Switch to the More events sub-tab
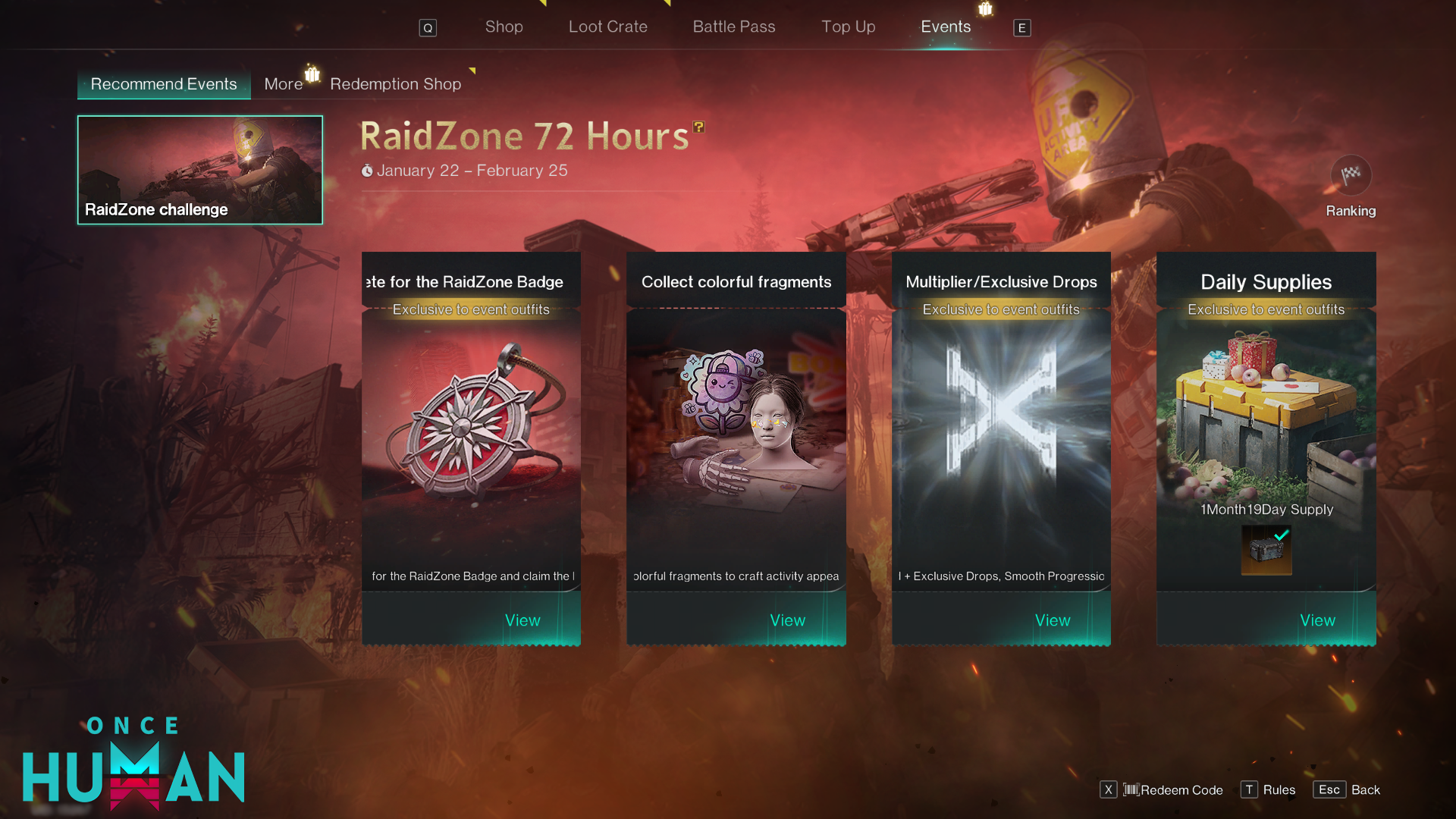This screenshot has width=1456, height=819. tap(283, 84)
